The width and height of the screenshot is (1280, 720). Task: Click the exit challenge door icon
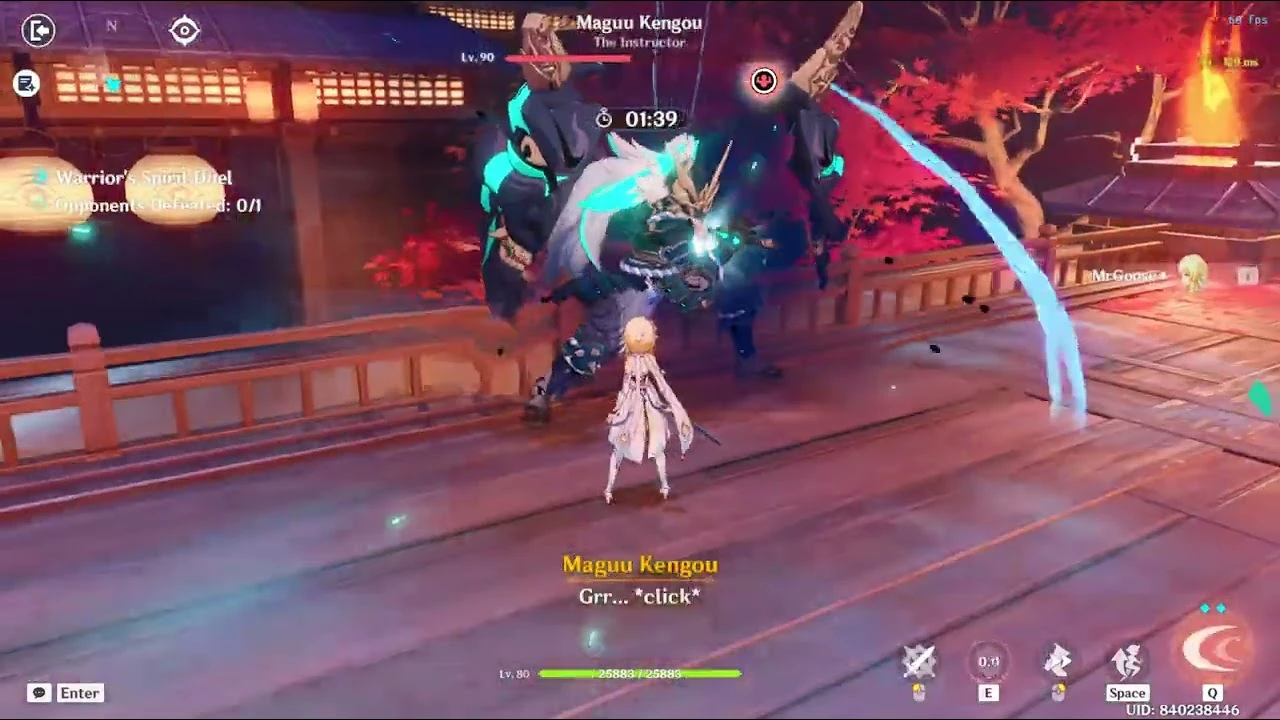[38, 31]
